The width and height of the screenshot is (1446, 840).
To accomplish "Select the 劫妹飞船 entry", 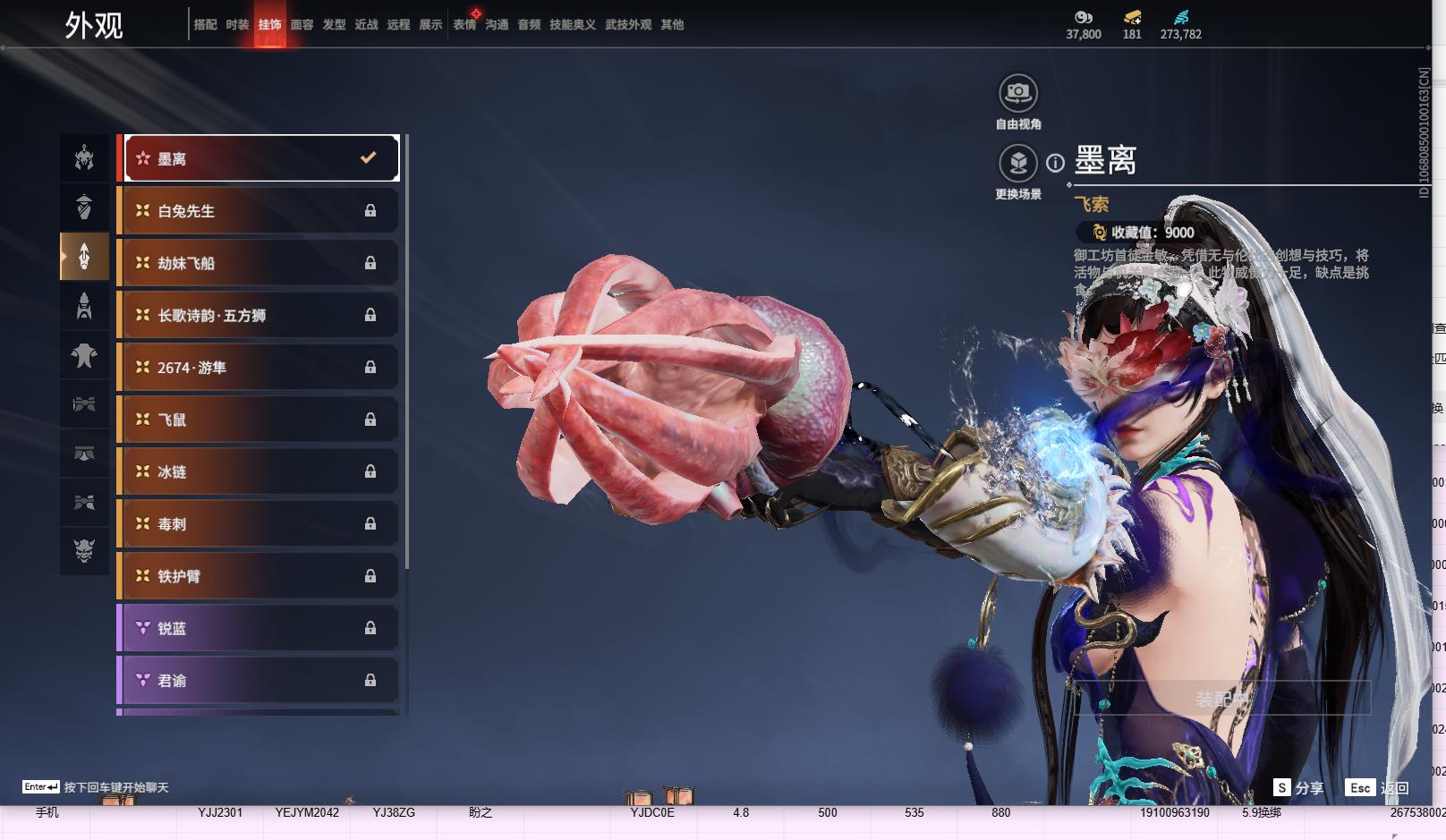I will pos(260,263).
